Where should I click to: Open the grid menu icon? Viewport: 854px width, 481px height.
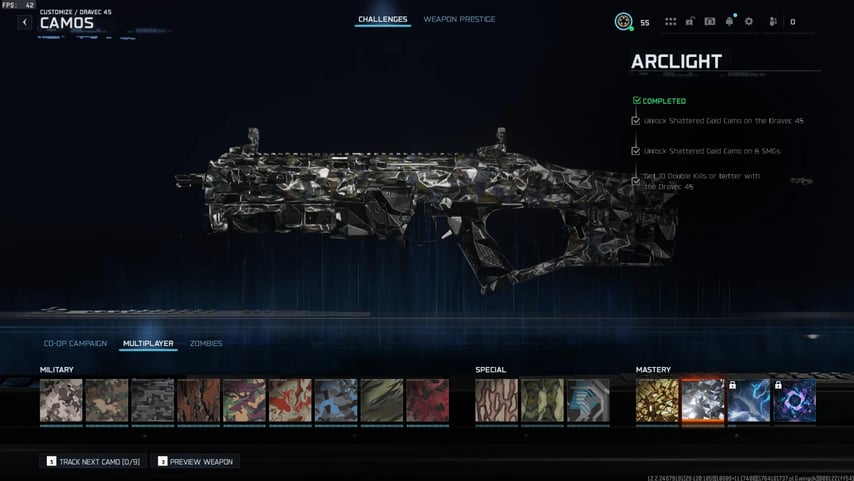tap(670, 21)
